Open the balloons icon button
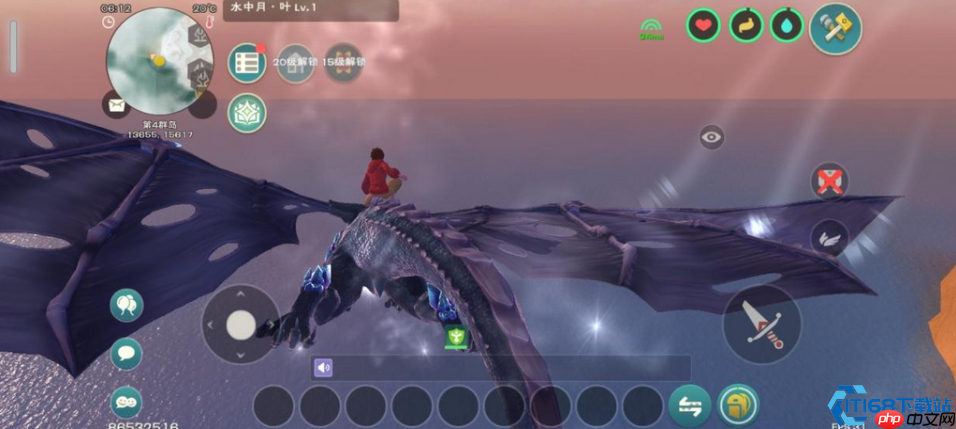This screenshot has height=429, width=956. (126, 304)
